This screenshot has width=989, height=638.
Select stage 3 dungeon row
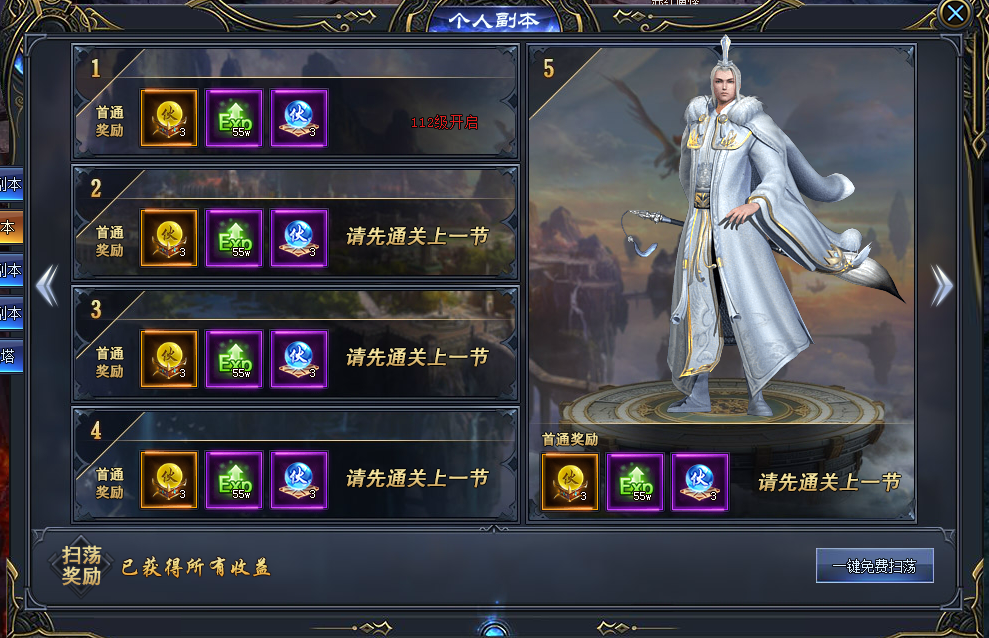[x=294, y=343]
